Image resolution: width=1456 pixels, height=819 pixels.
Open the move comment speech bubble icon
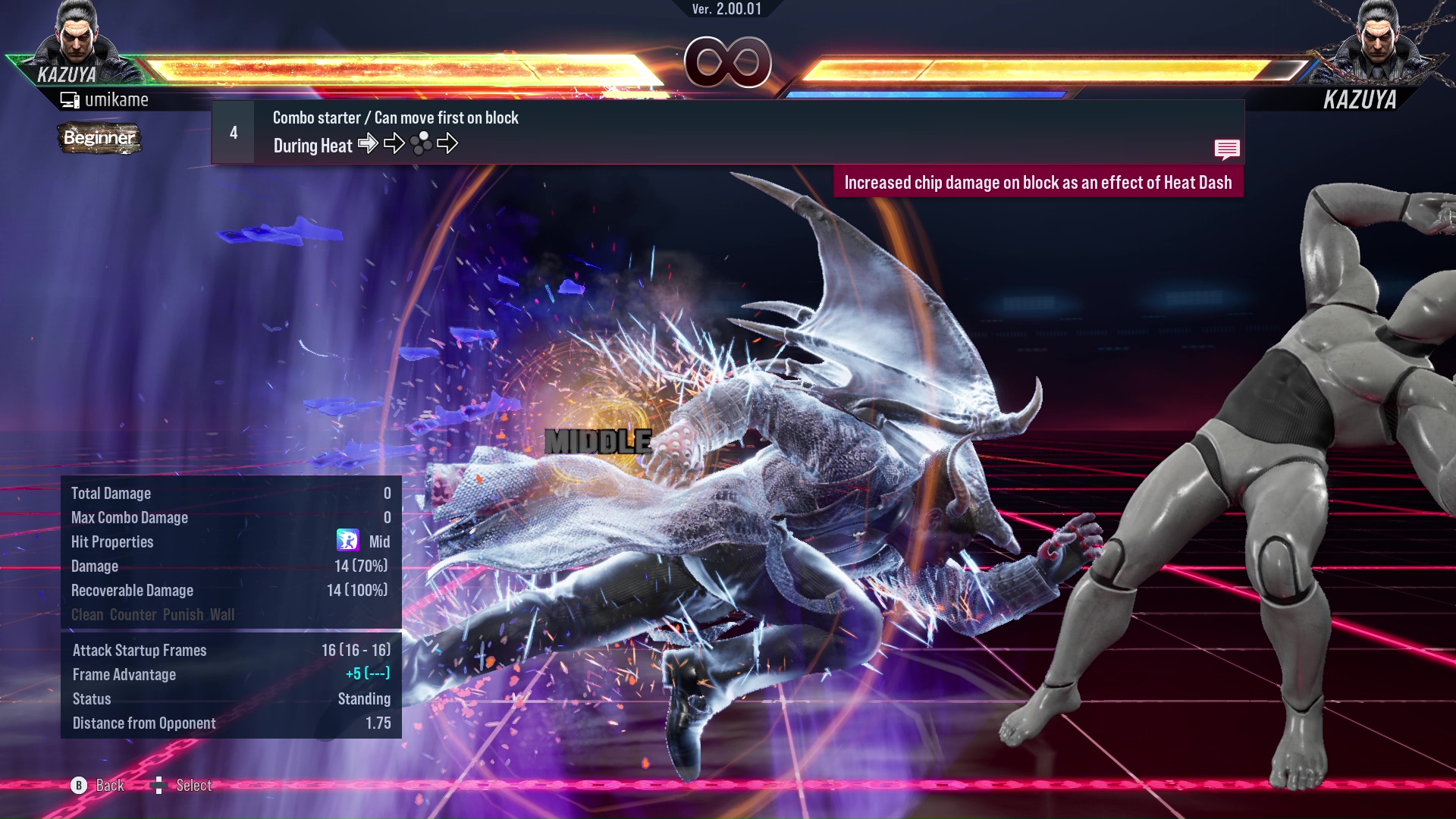tap(1227, 149)
